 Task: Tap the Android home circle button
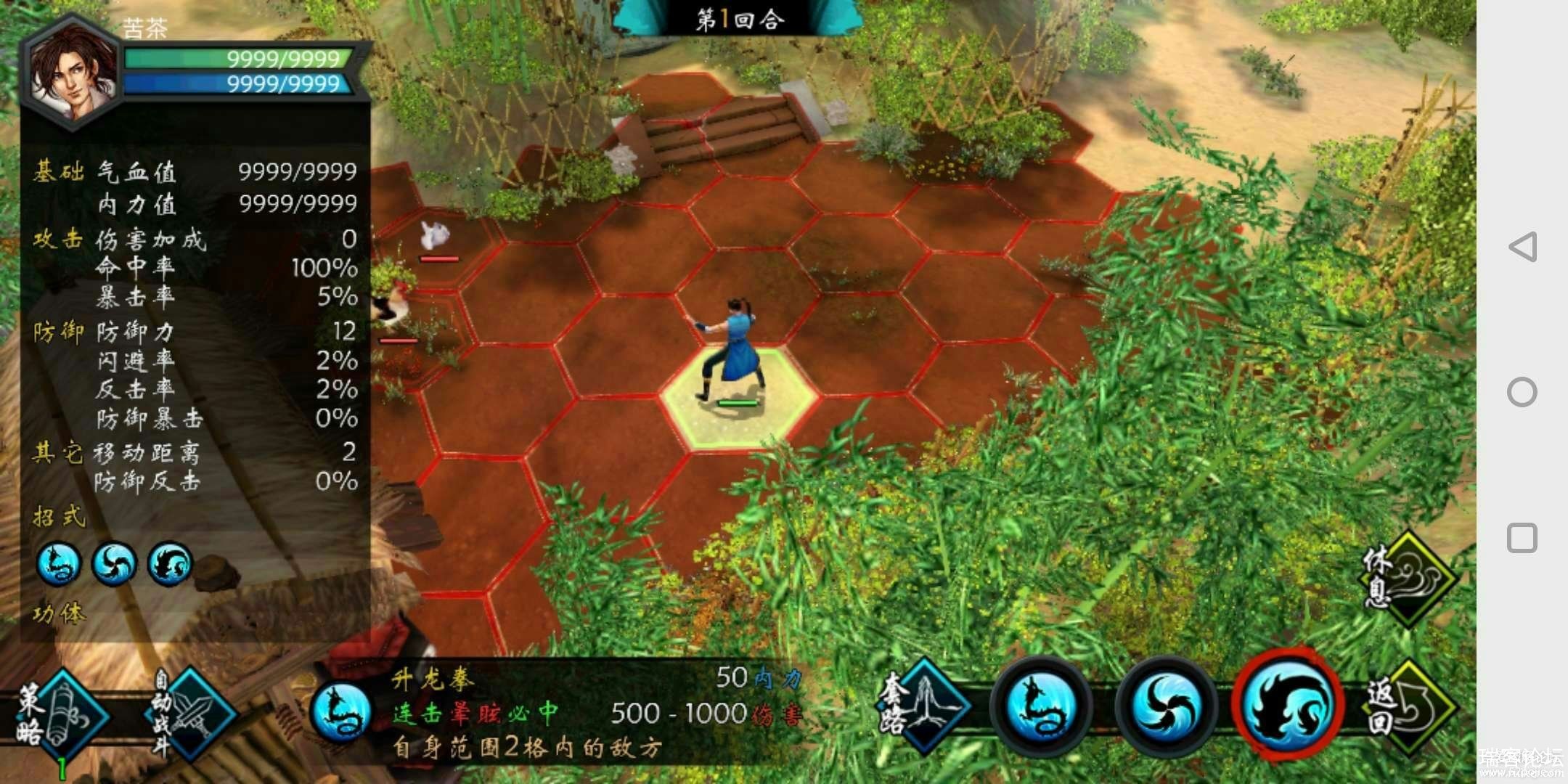[1522, 392]
